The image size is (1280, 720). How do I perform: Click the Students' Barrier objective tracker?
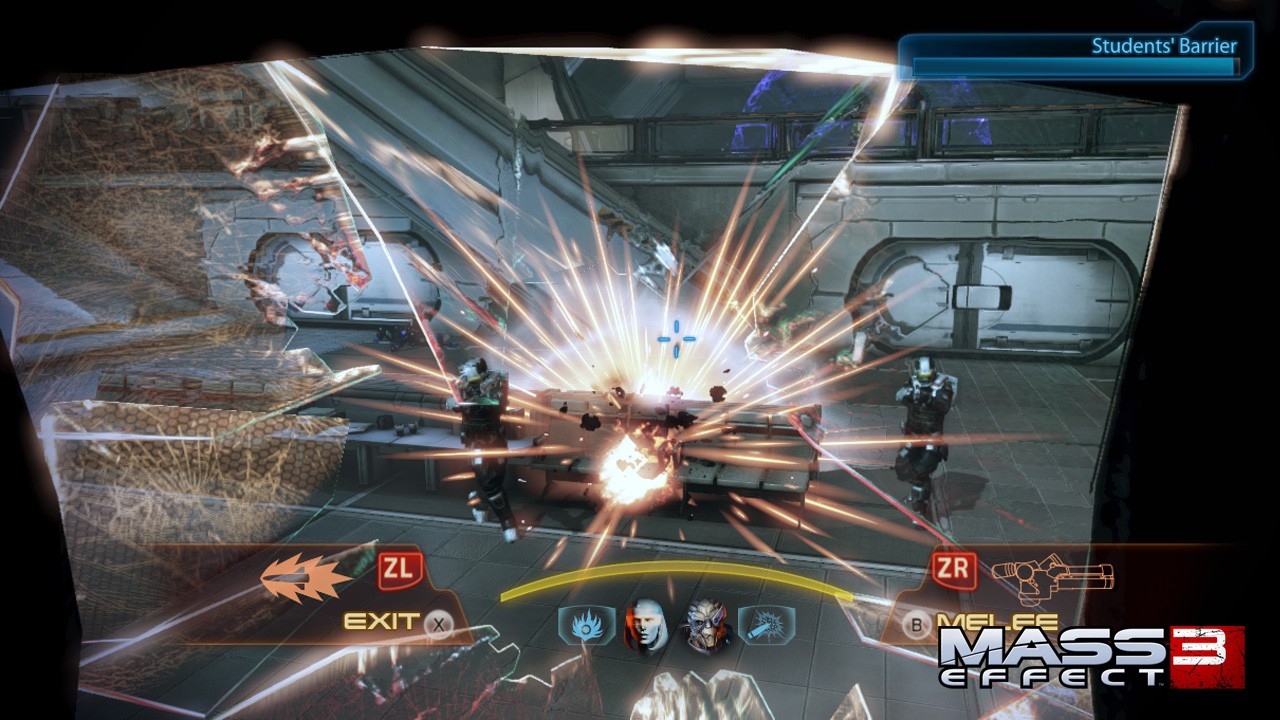[1075, 56]
